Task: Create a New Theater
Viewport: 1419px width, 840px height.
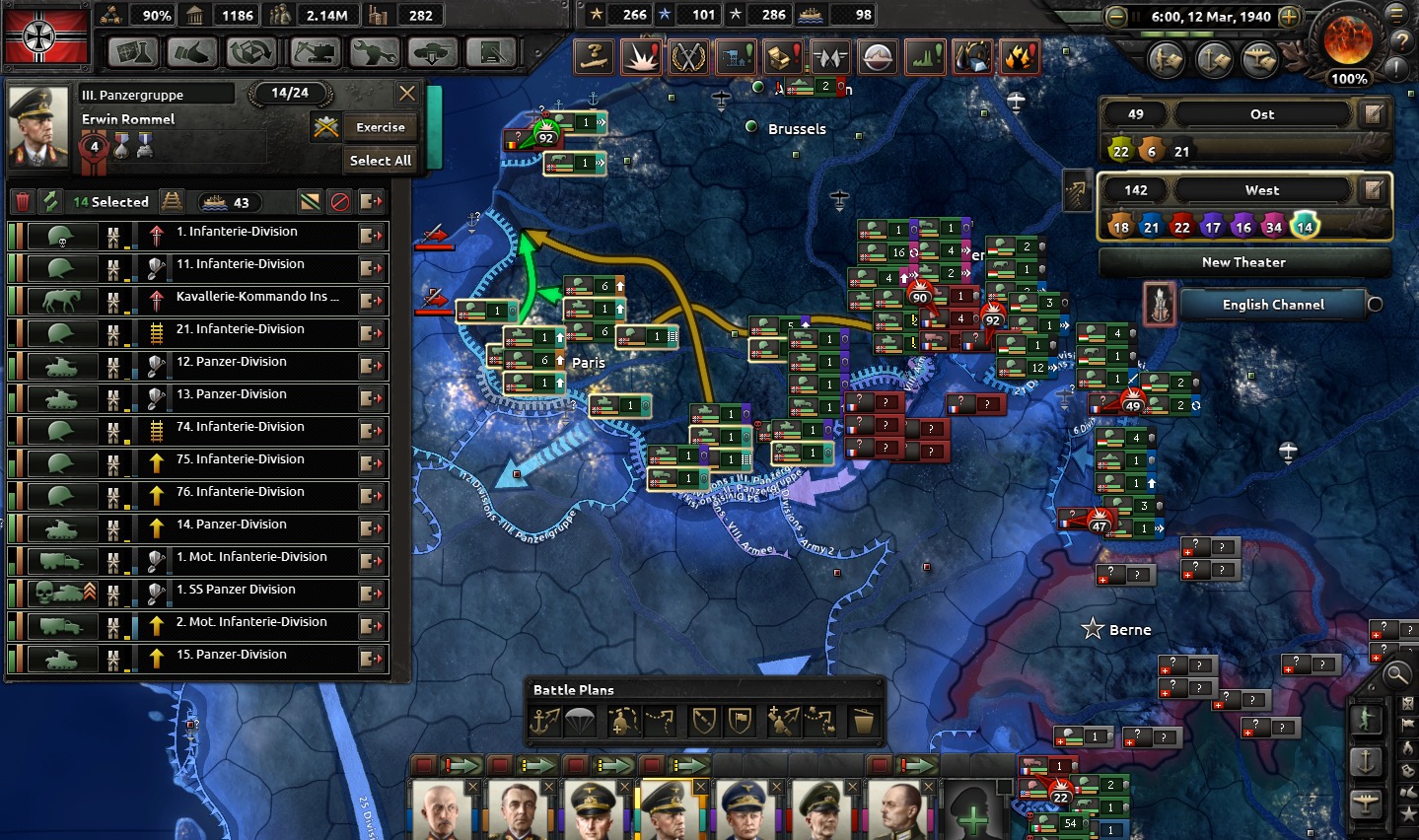Action: click(1243, 262)
